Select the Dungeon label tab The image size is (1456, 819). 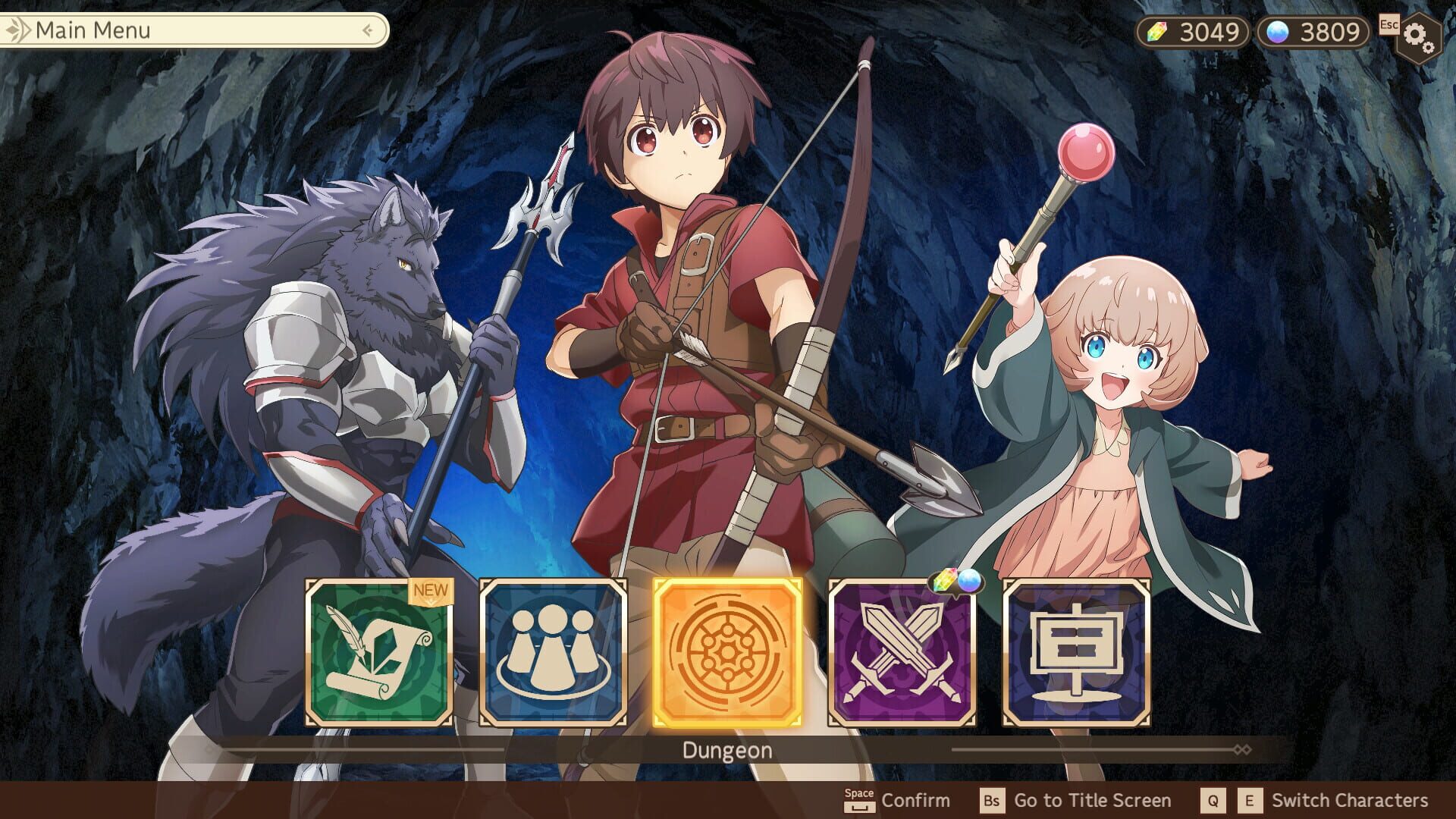[x=727, y=749]
